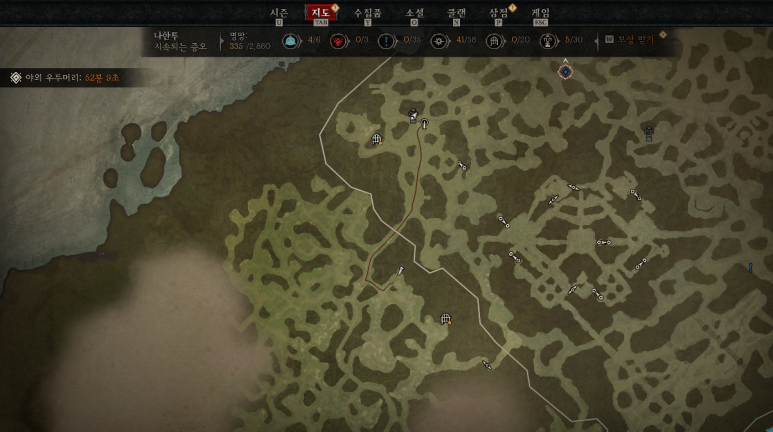Select the dungeon gate marker by the player
Viewport: 773px width, 432px height.
pos(377,139)
